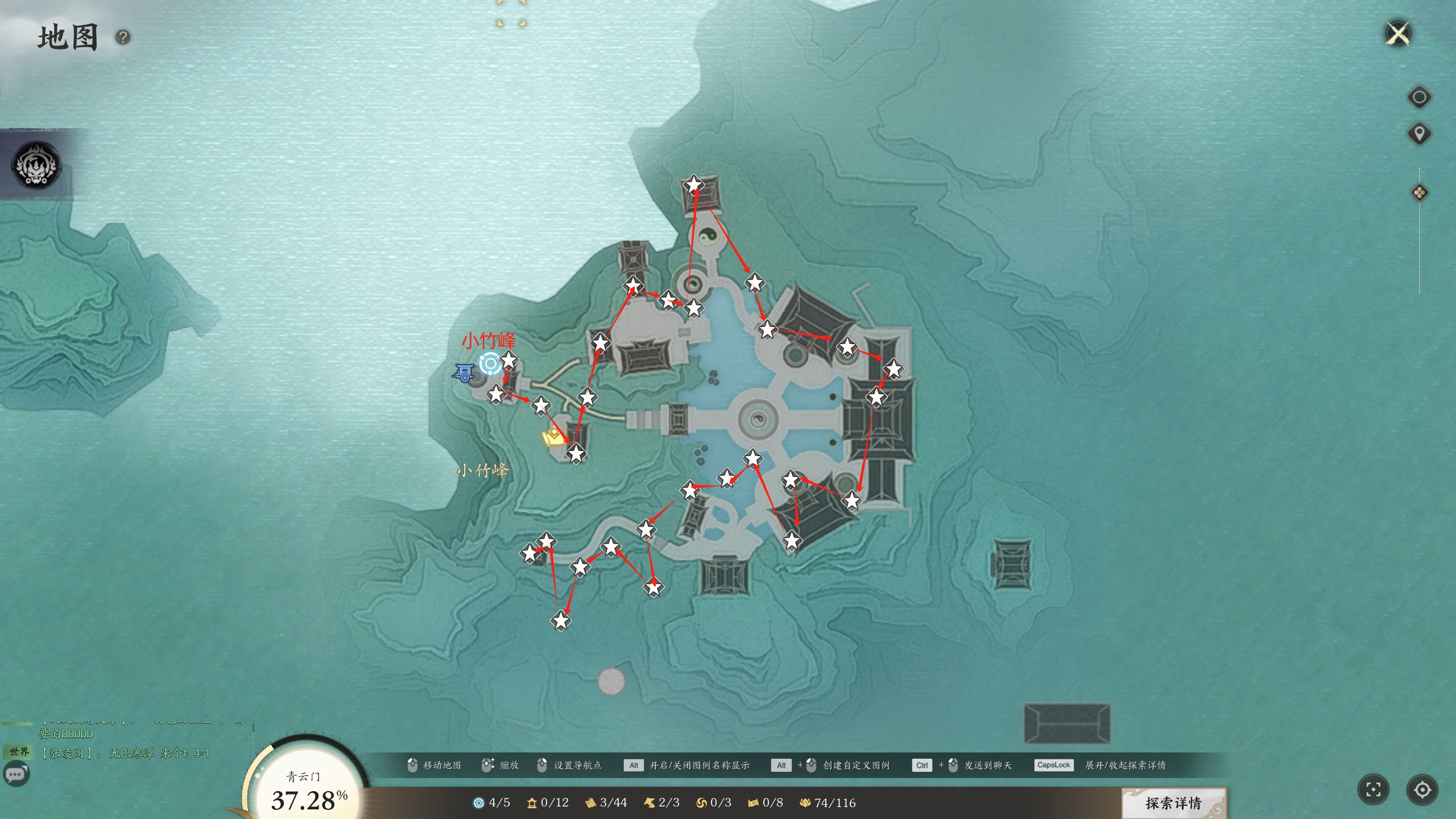Select the blue 小竹峰 teleport waypoint
The height and width of the screenshot is (819, 1456).
[490, 363]
